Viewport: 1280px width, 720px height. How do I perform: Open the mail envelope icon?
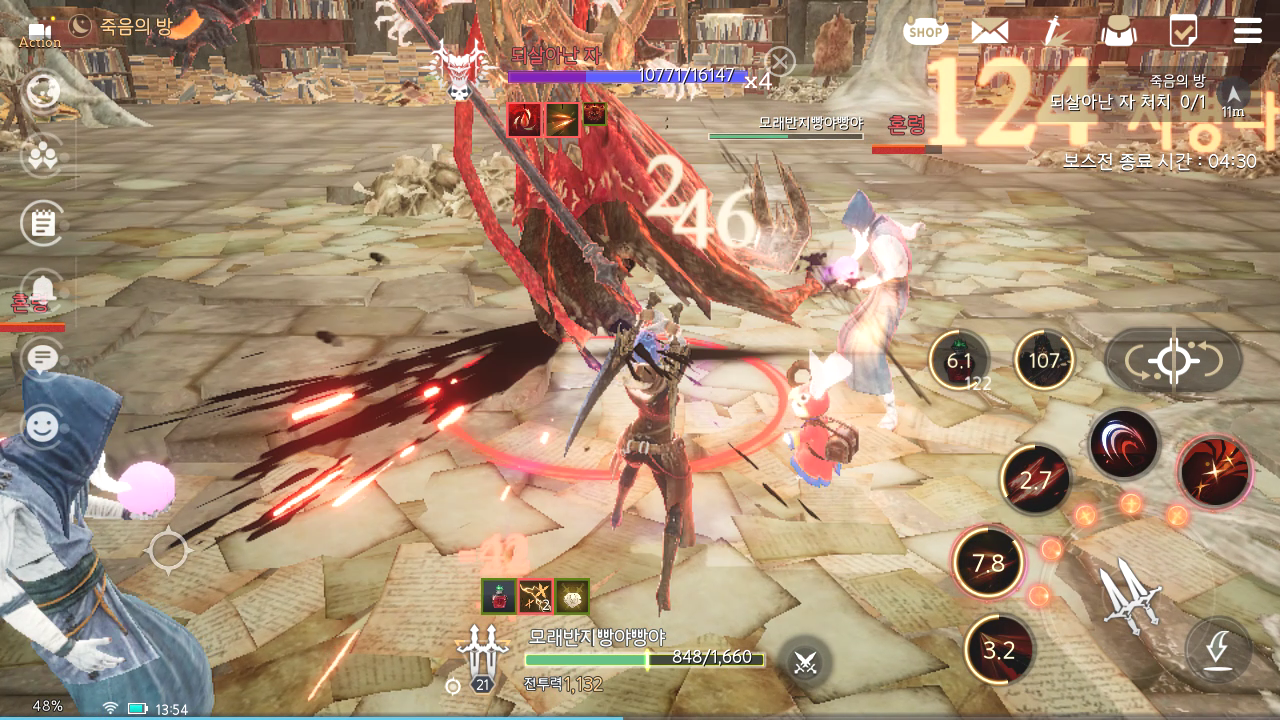989,31
